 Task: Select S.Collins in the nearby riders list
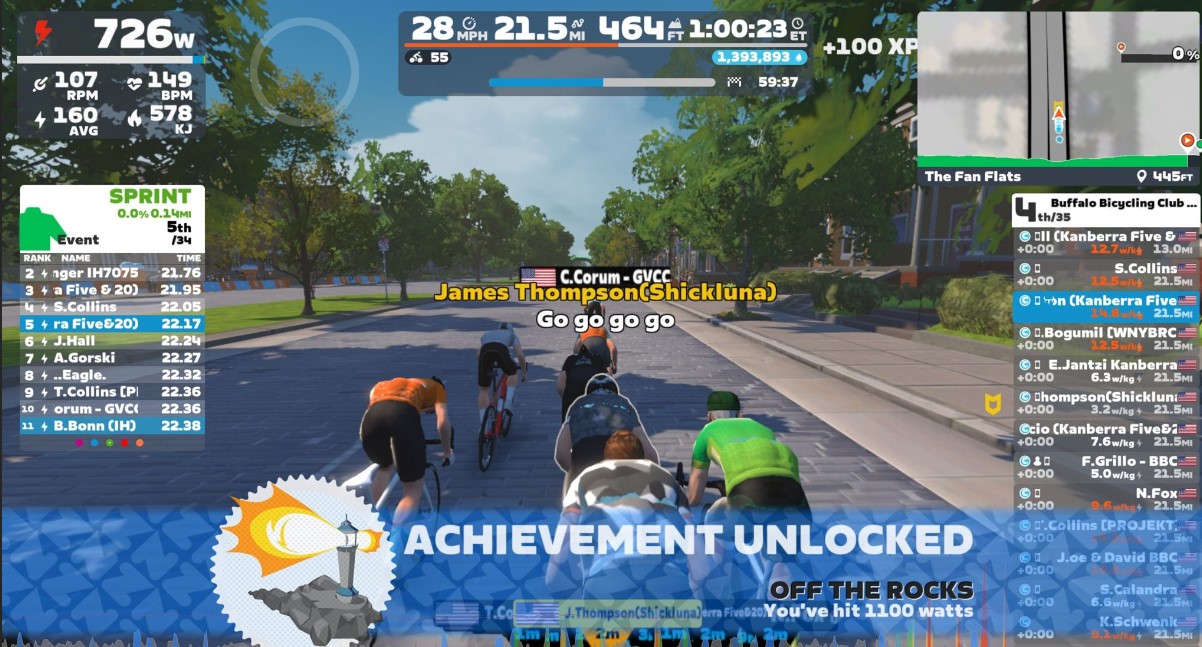tap(1106, 274)
